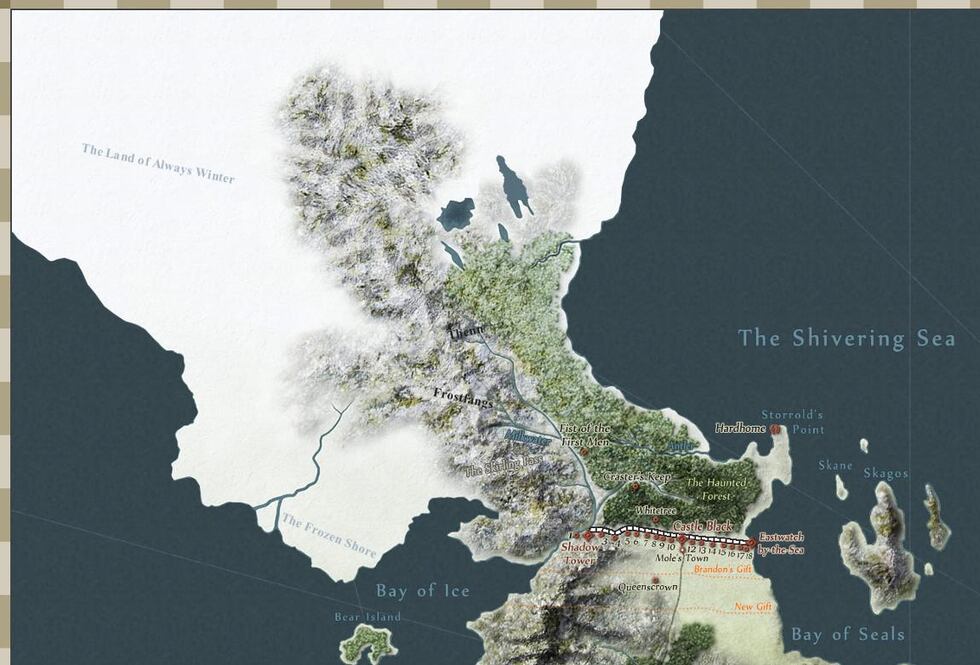Viewport: 980px width, 665px height.
Task: Open the Castle Black marker on the Wall
Action: 682,538
